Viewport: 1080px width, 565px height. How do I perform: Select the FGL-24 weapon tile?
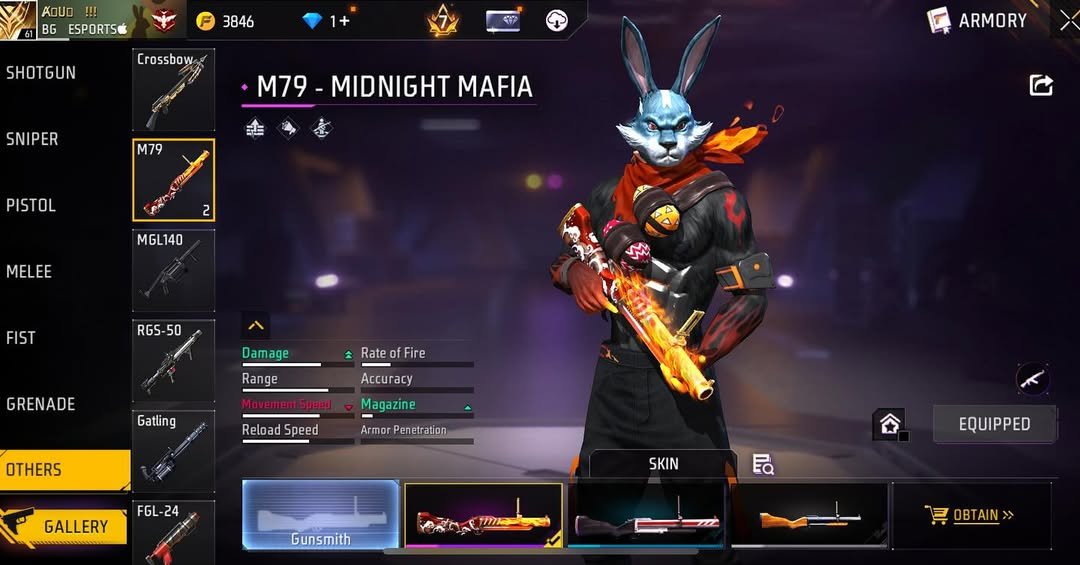(x=173, y=532)
